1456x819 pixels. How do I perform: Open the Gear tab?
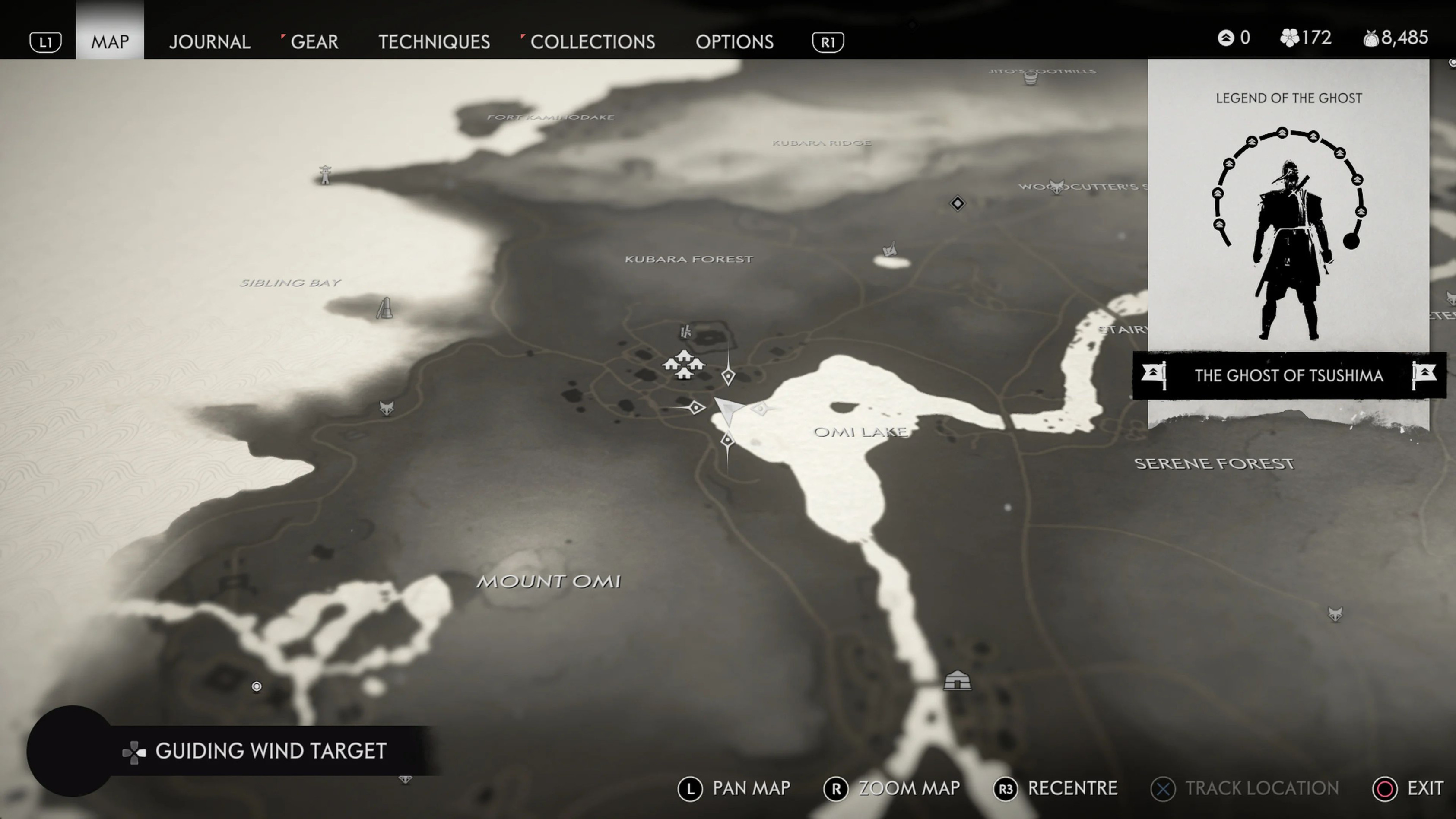[314, 42]
